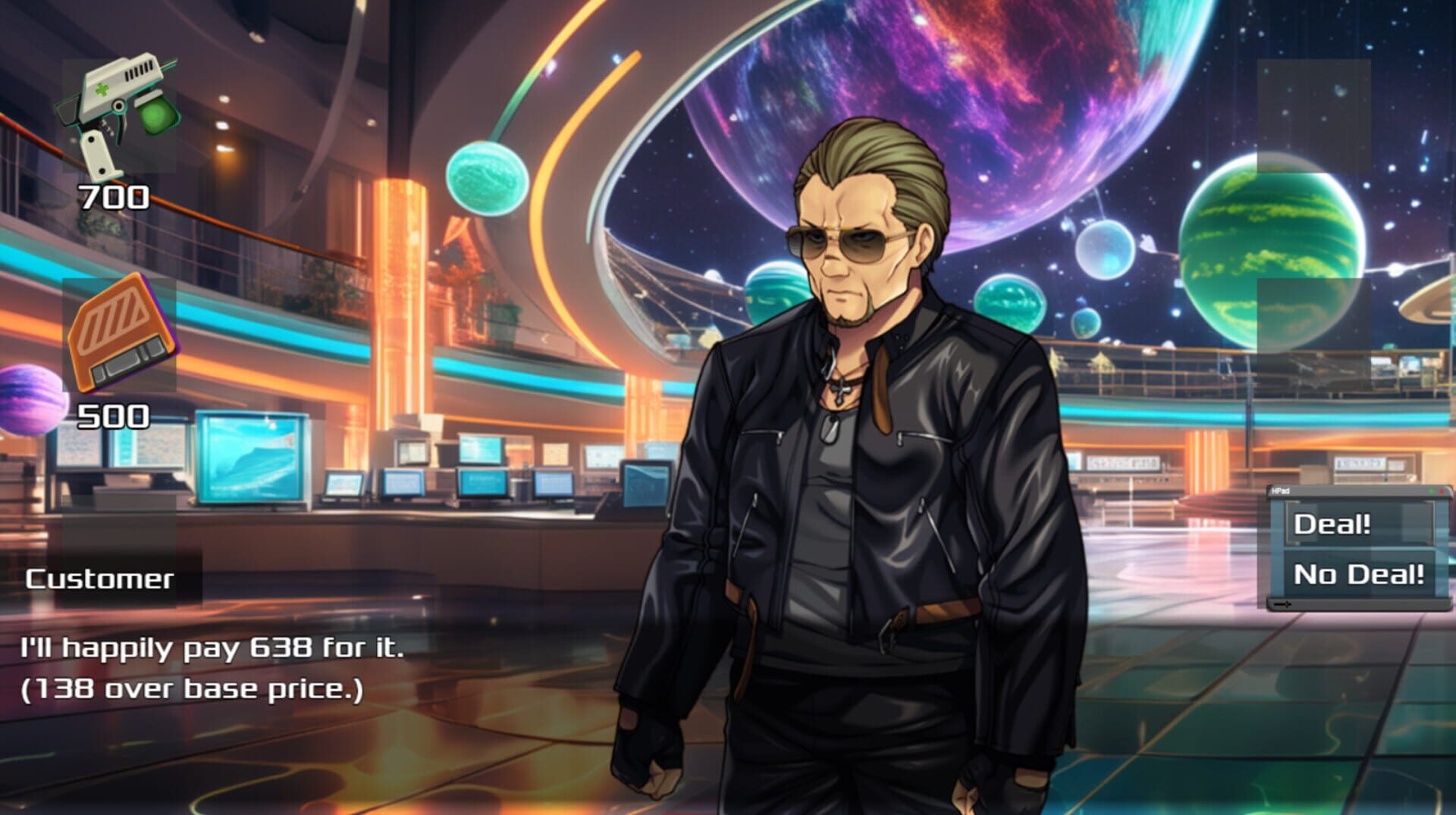Accept the offer by clicking "Deal!"

[x=1333, y=523]
